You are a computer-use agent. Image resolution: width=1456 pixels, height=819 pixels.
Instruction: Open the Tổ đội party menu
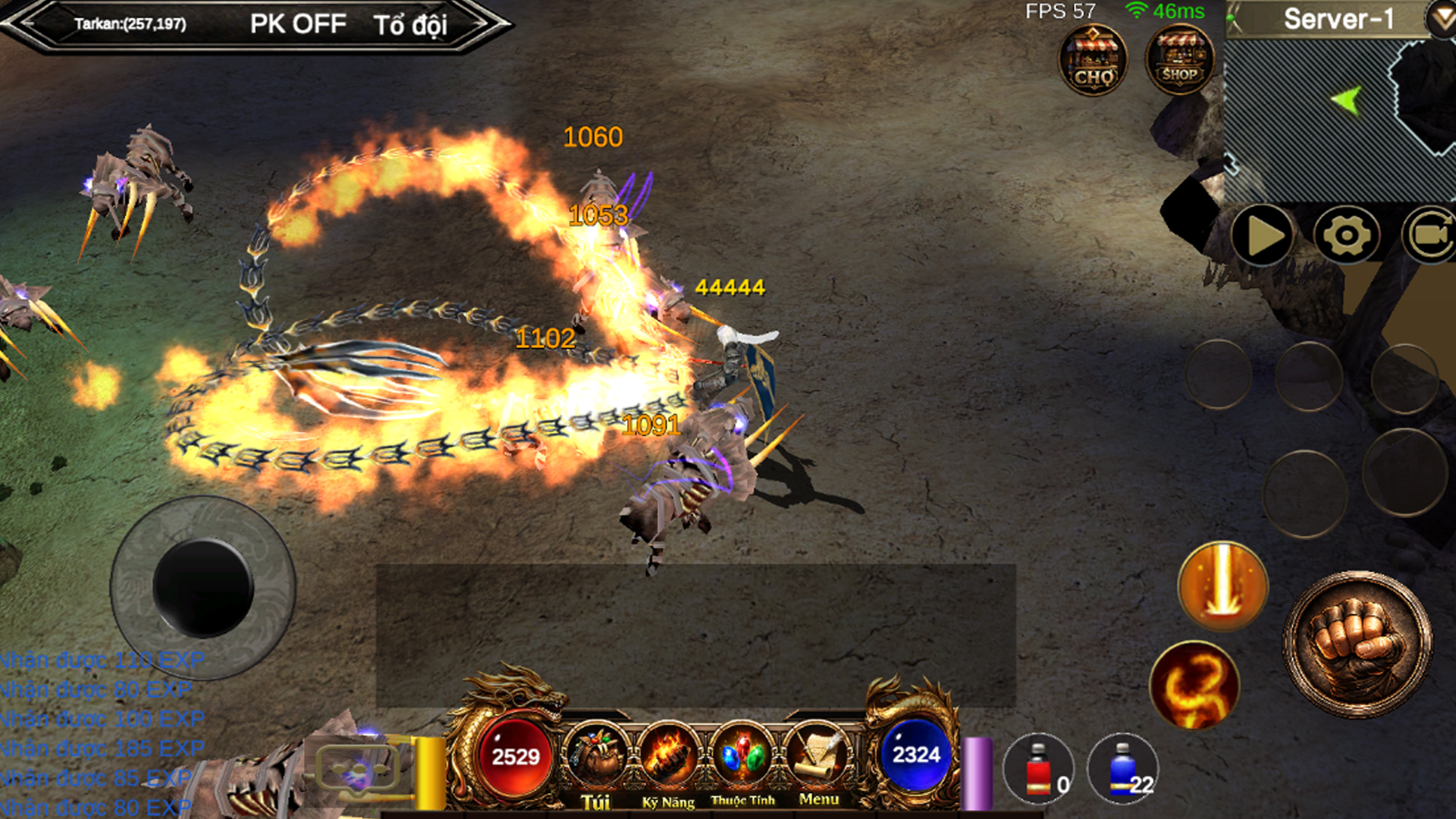410,25
